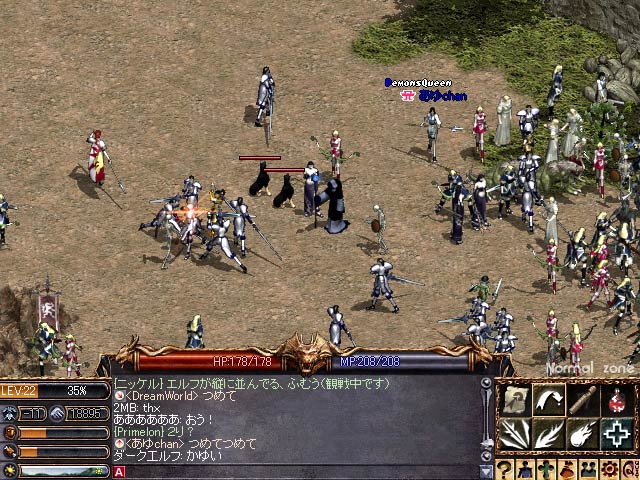Click the chat scroll down arrow
Viewport: 640px width, 480px height.
[x=487, y=456]
